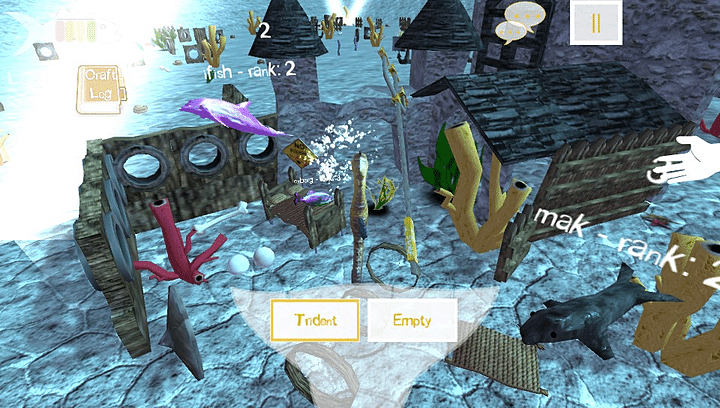Pause the game
720x408 pixels.
[596, 23]
